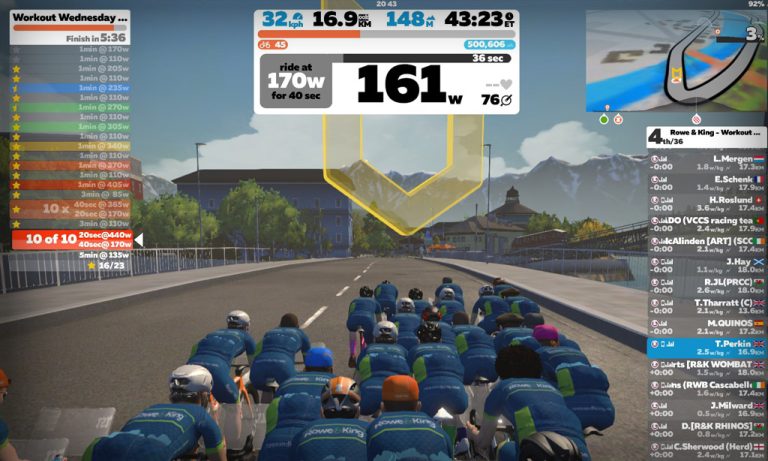Pick C.Sherwood (Herd) rider row

tap(706, 451)
